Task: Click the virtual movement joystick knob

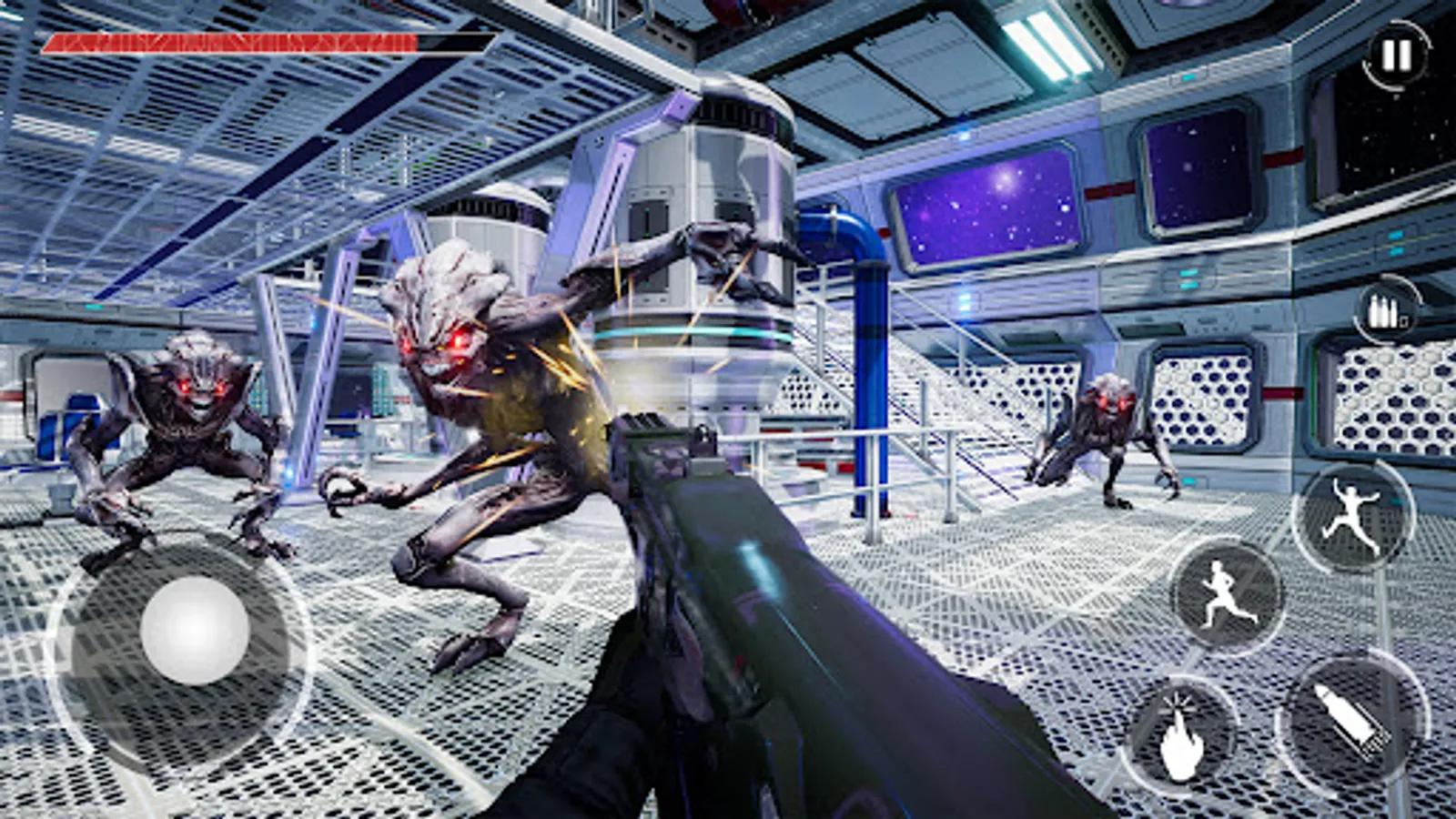Action: click(195, 630)
